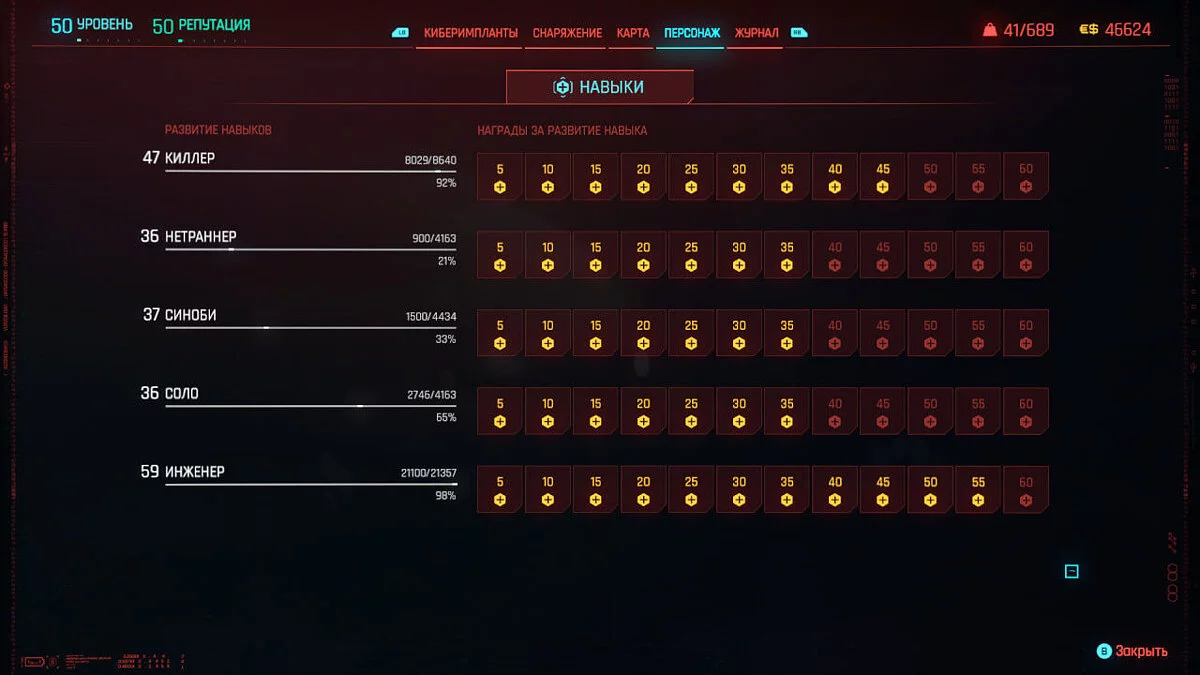1200x675 pixels.
Task: Select the Персонаж tab
Action: pyautogui.click(x=691, y=33)
